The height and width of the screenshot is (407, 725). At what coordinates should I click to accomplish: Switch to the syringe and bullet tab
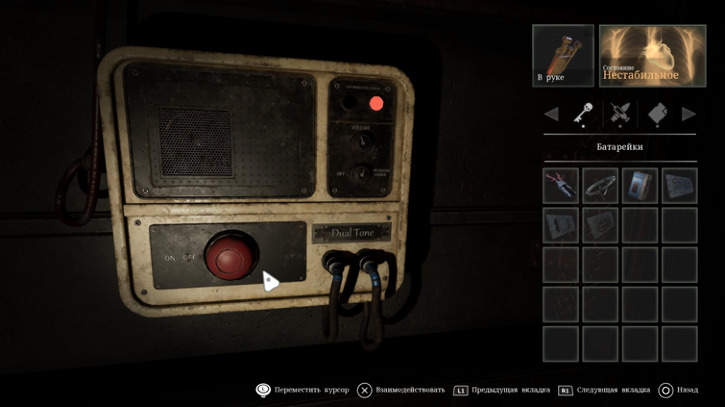click(x=620, y=114)
